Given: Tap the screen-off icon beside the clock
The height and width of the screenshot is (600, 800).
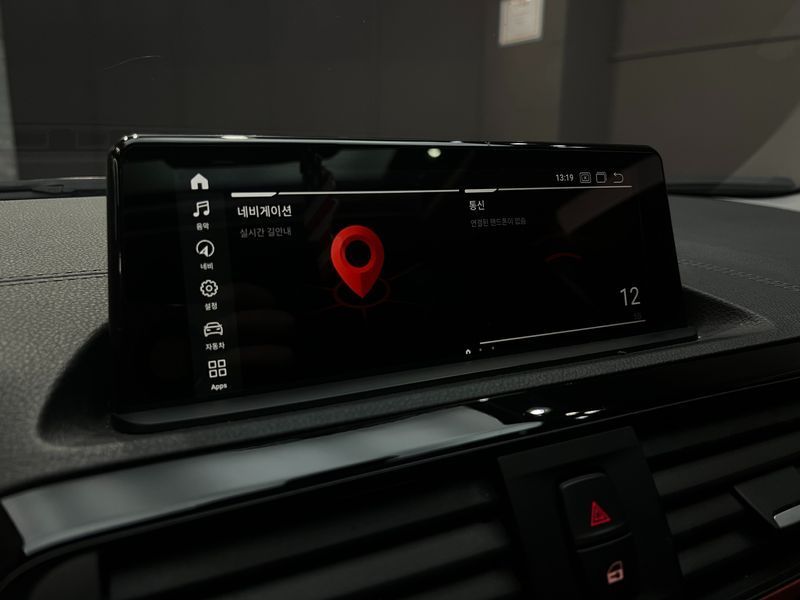Looking at the screenshot, I should [x=585, y=178].
